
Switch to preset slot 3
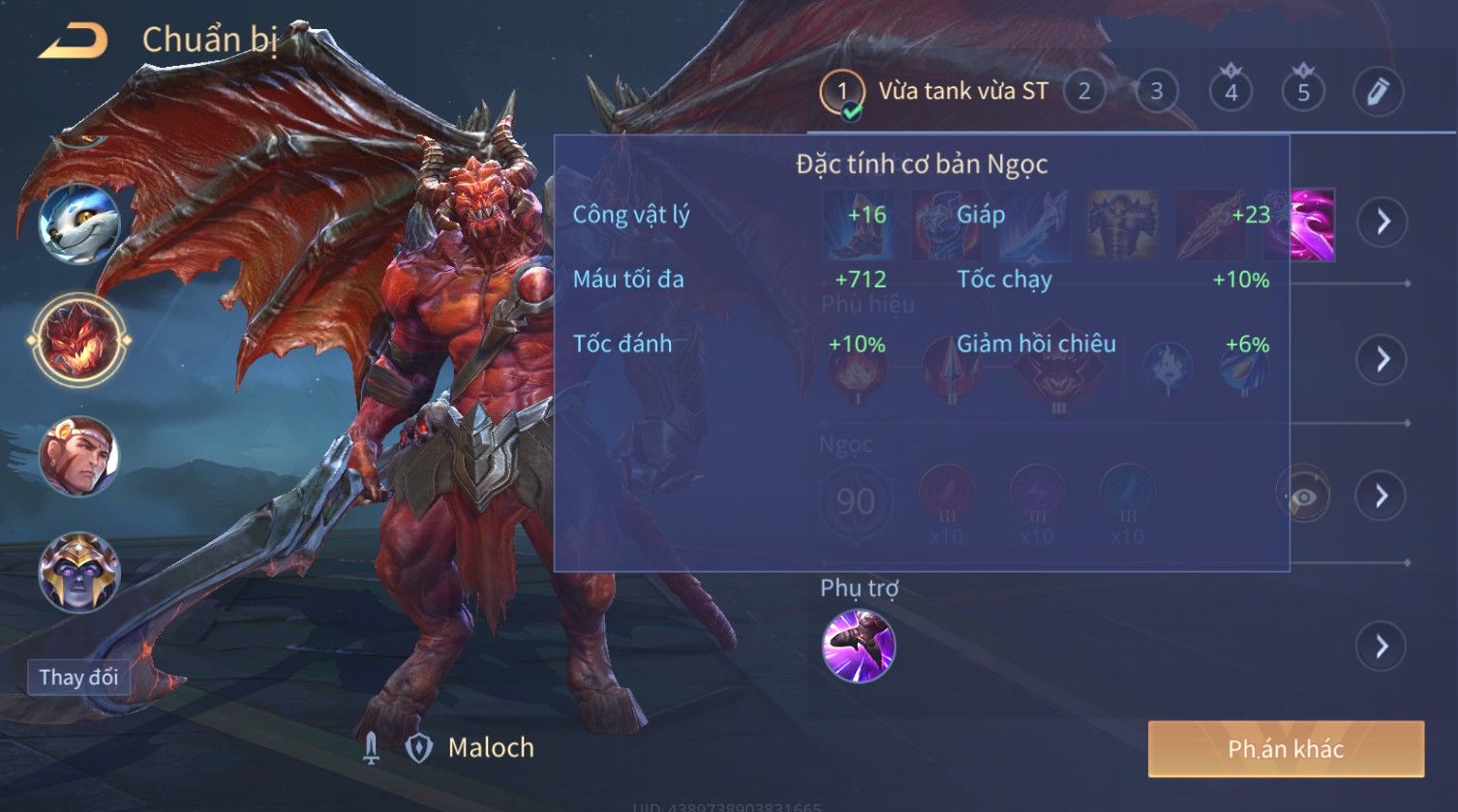tap(1156, 92)
